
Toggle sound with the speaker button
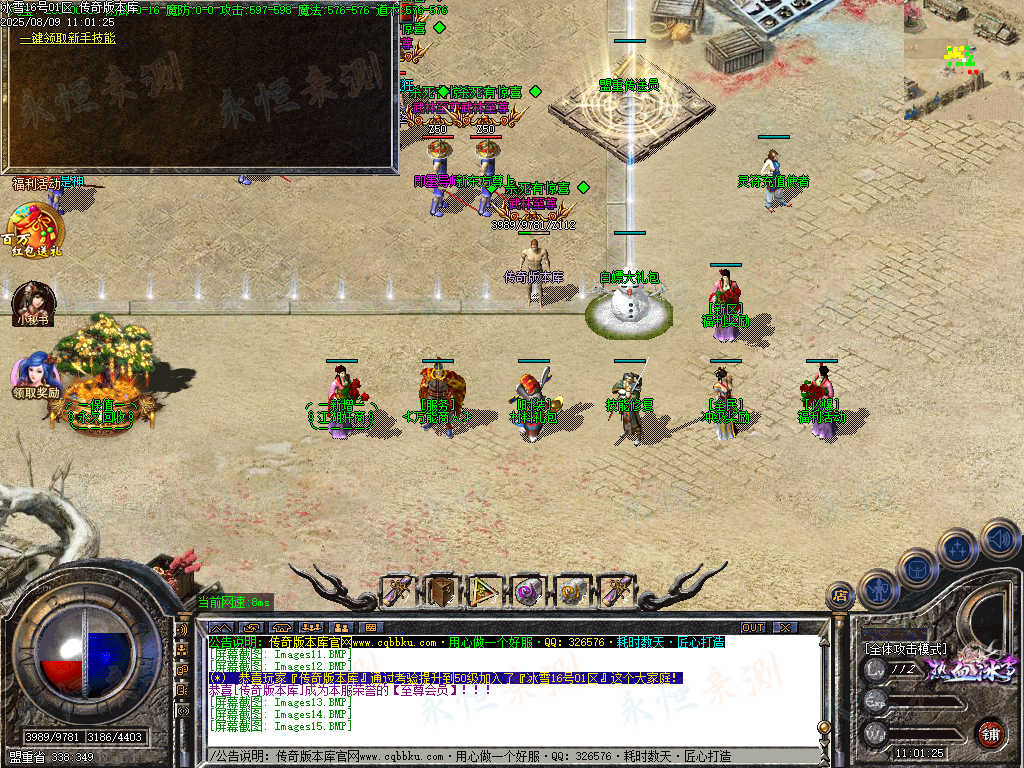998,539
